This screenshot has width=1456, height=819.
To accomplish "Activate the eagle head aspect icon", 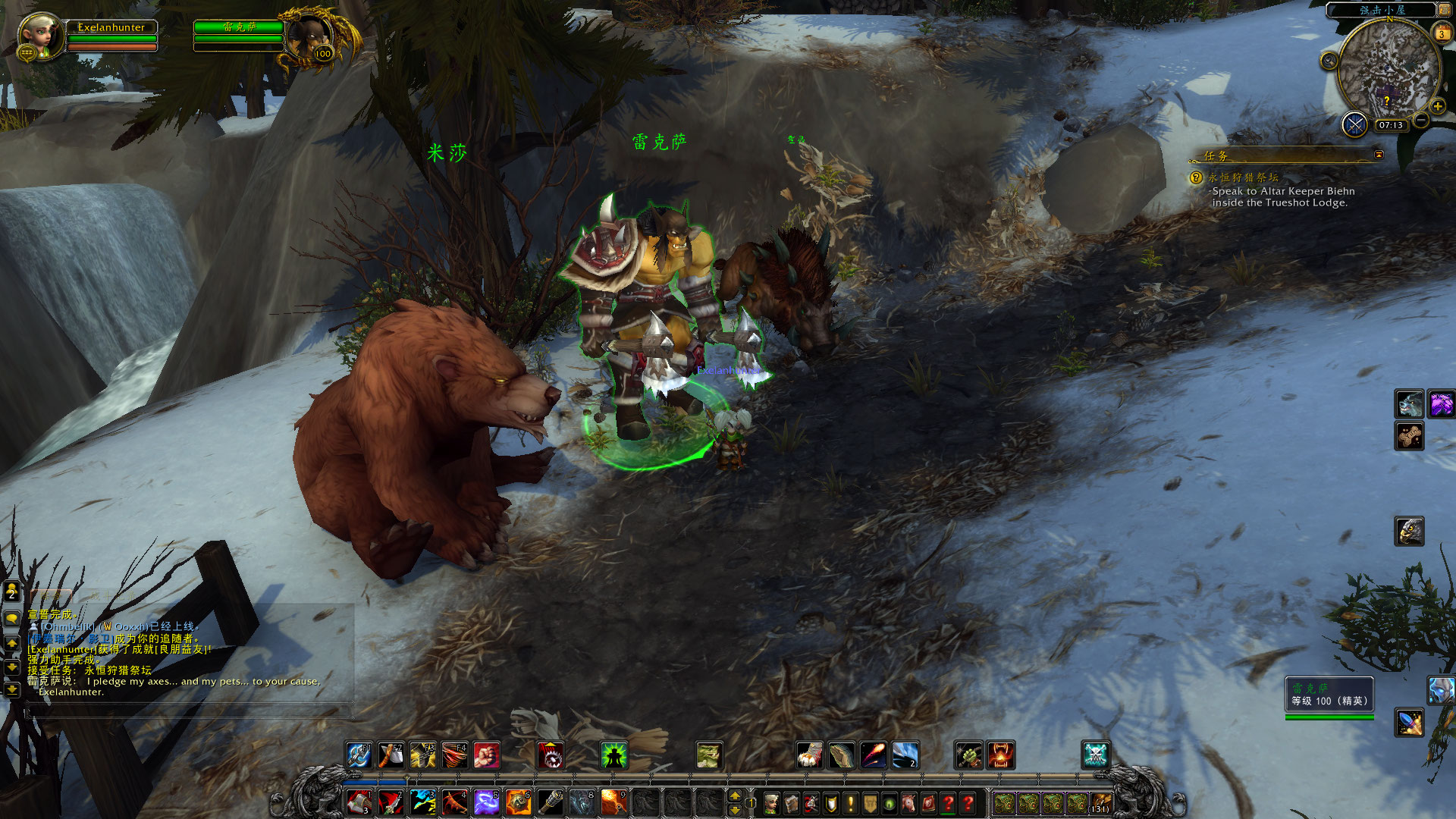I will click(1409, 532).
